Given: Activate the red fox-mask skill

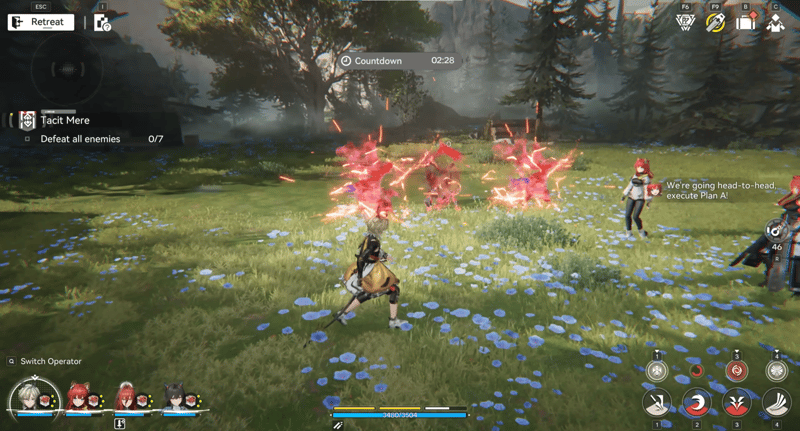Looking at the screenshot, I should pos(737,403).
